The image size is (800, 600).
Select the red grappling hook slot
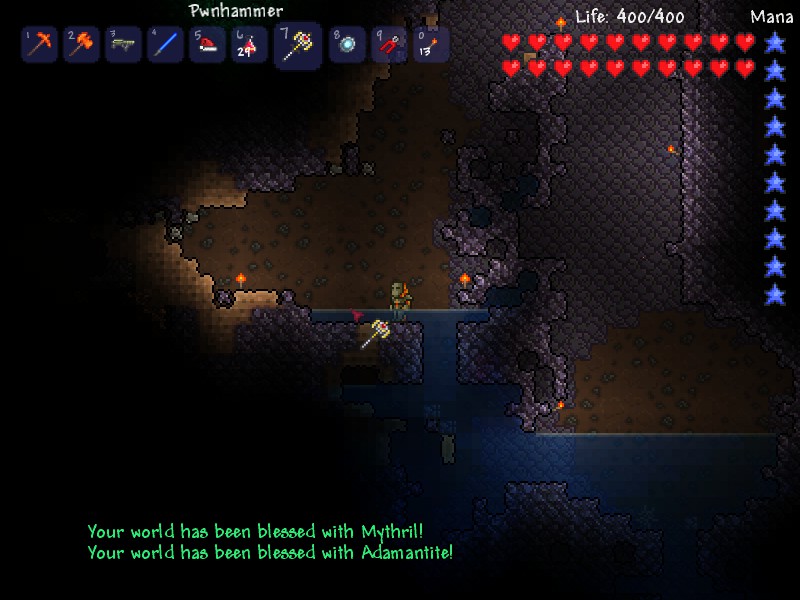click(x=389, y=45)
